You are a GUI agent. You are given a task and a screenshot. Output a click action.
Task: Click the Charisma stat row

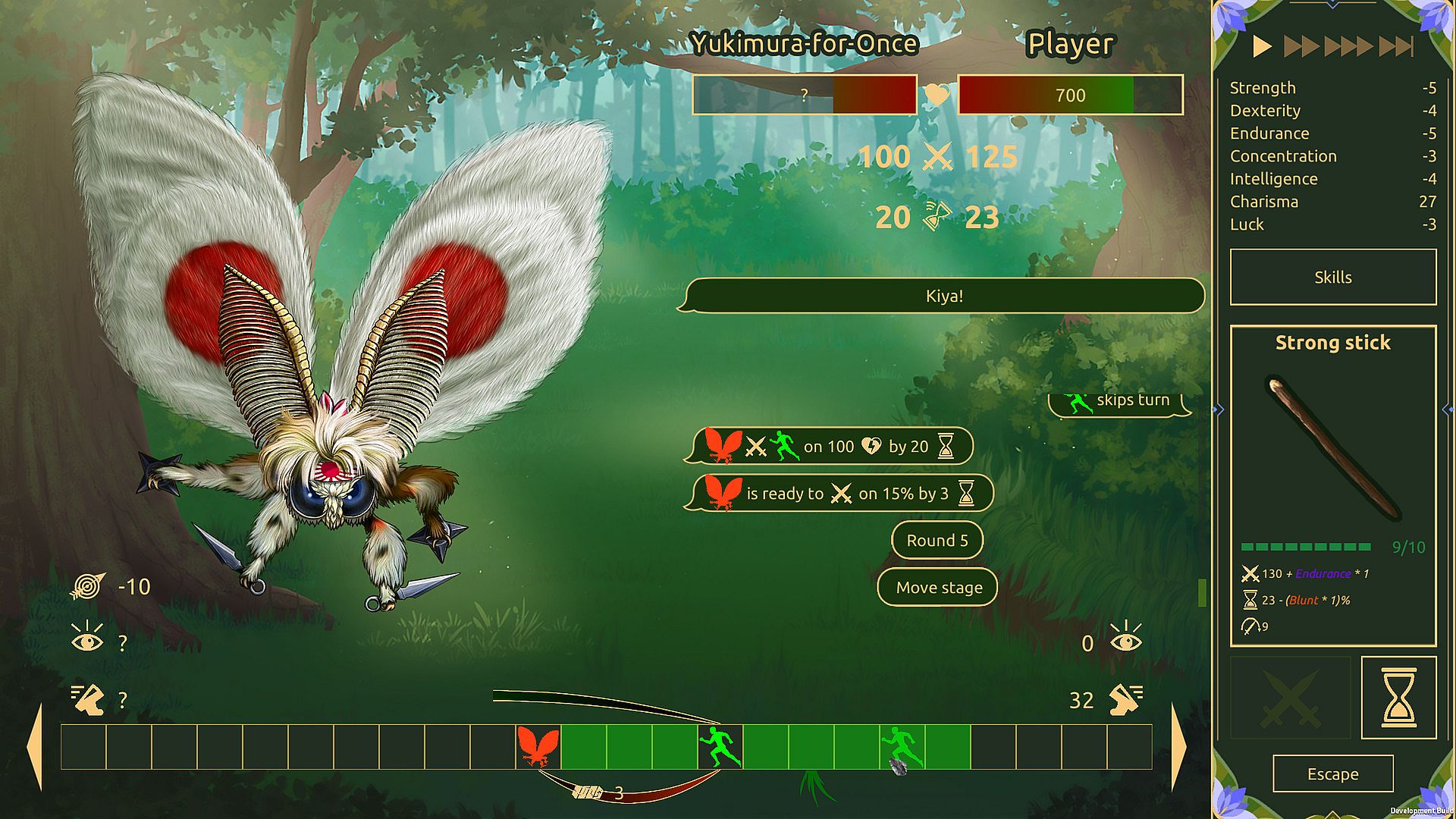click(x=1332, y=202)
